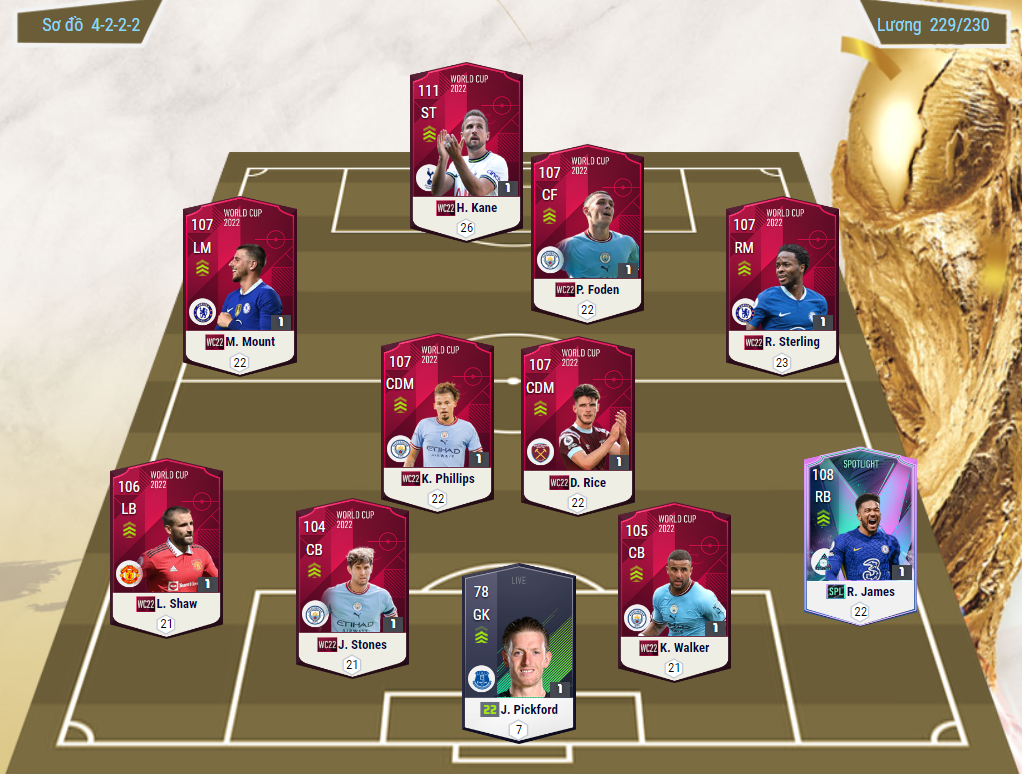Select the R. James Spotlight card
This screenshot has height=774, width=1022.
point(860,532)
